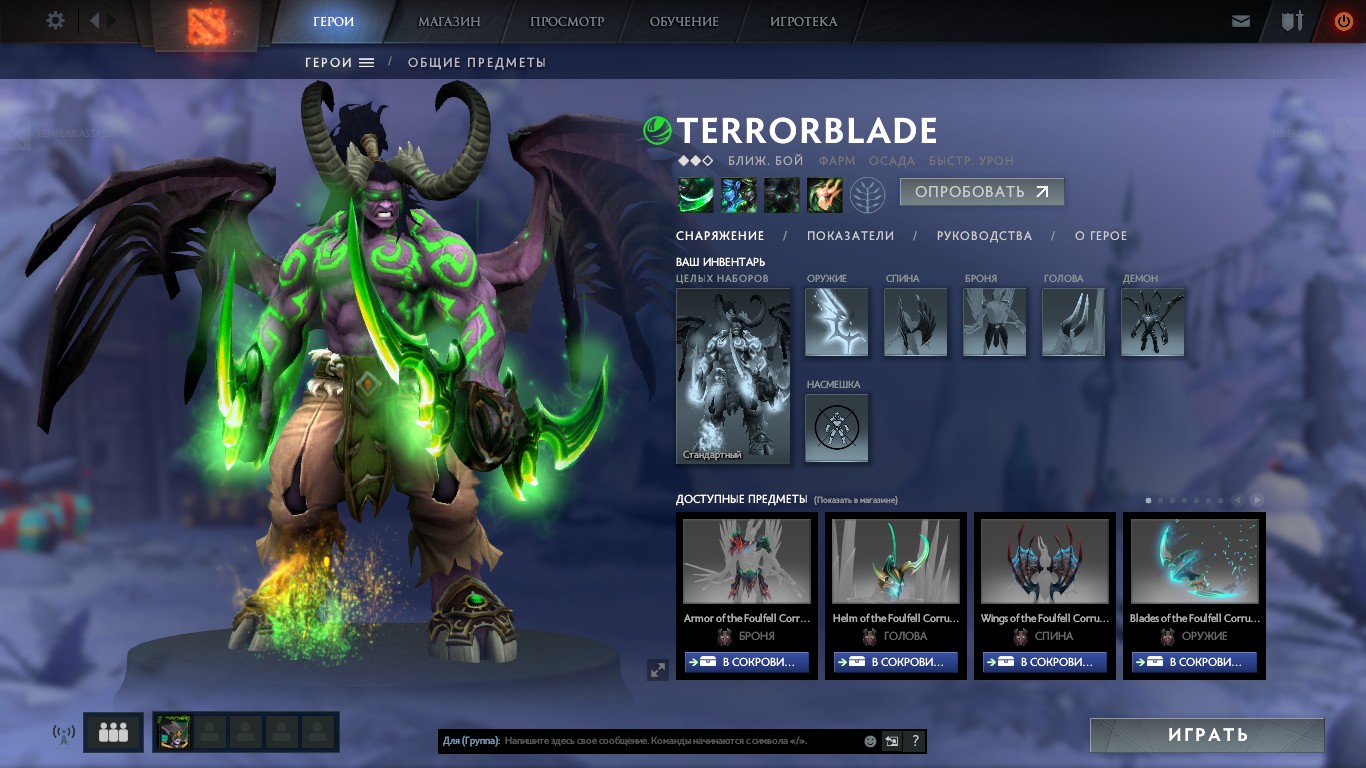
Task: Open the mail envelope icon
Action: coord(1241,21)
